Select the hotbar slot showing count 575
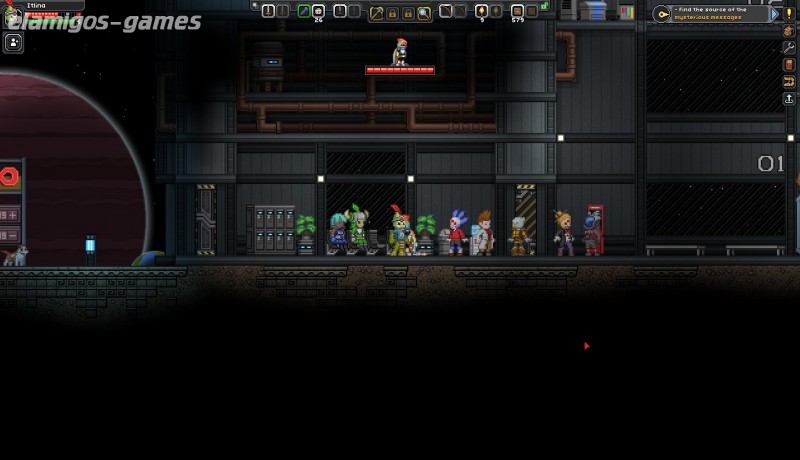800x460 pixels. (x=517, y=12)
